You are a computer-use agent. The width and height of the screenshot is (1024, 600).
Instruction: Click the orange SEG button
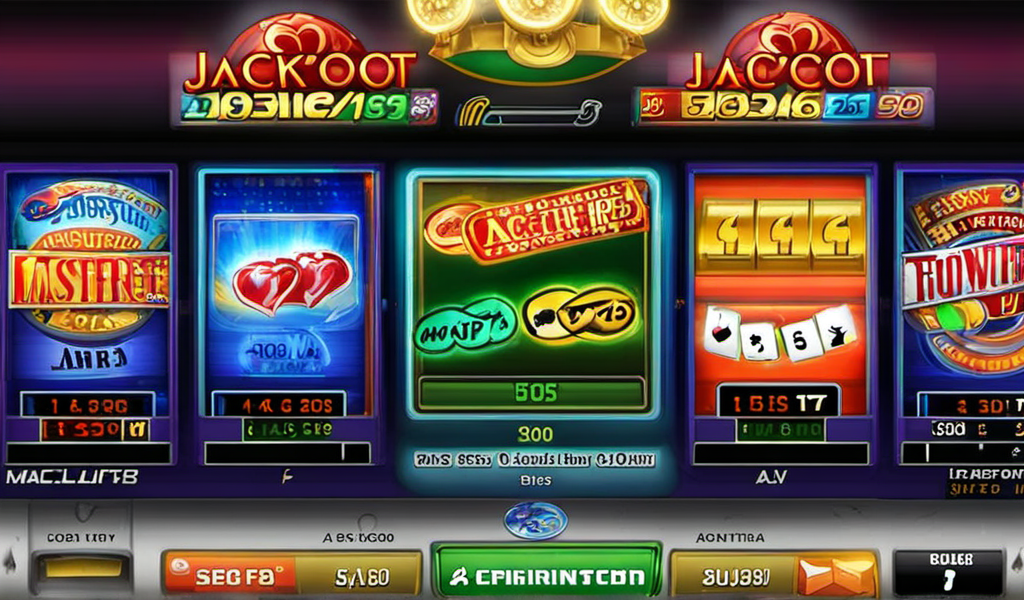(x=230, y=576)
